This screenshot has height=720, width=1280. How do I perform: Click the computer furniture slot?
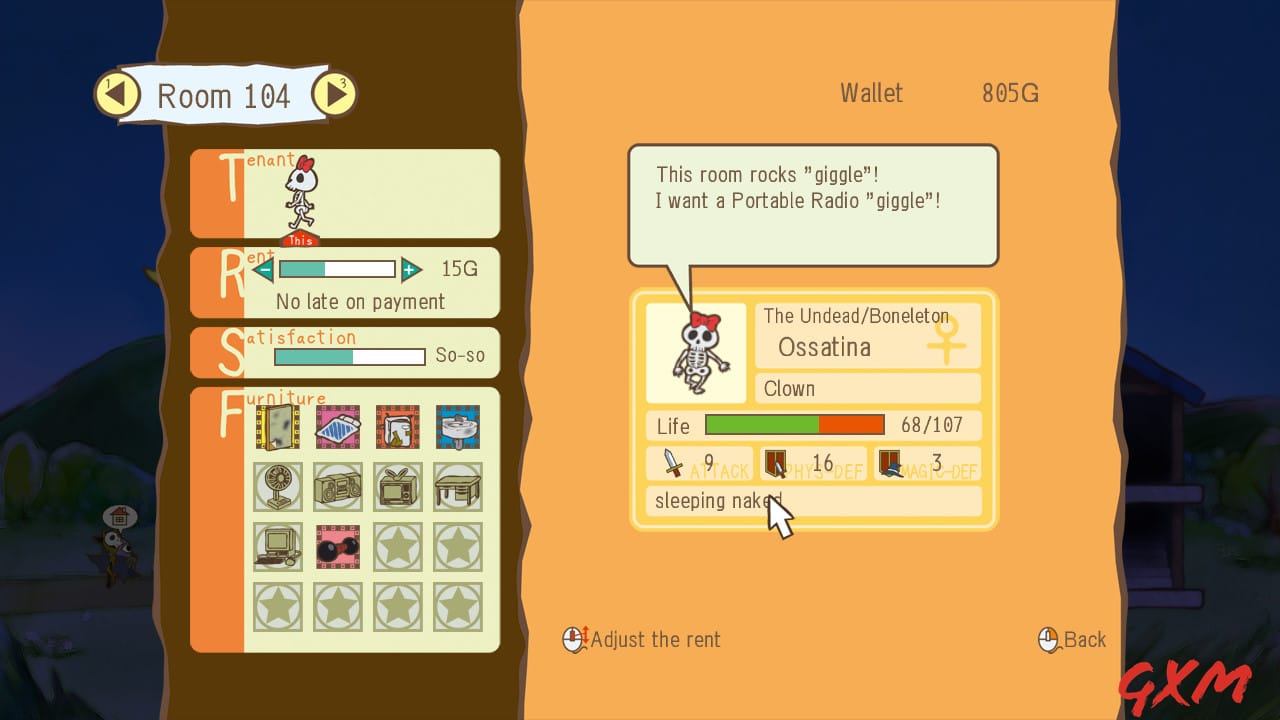click(277, 547)
